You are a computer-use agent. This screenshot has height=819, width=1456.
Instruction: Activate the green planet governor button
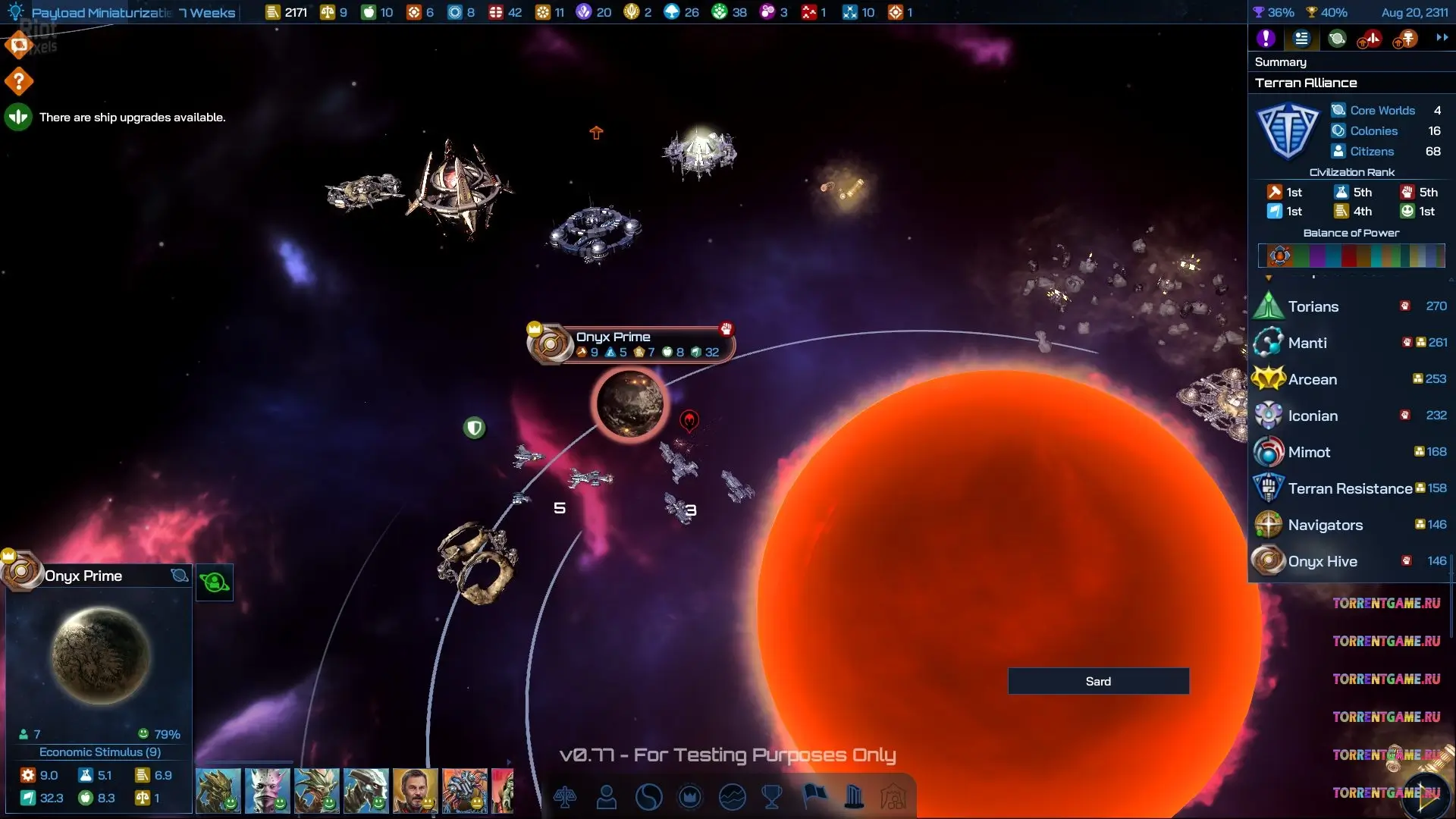215,582
